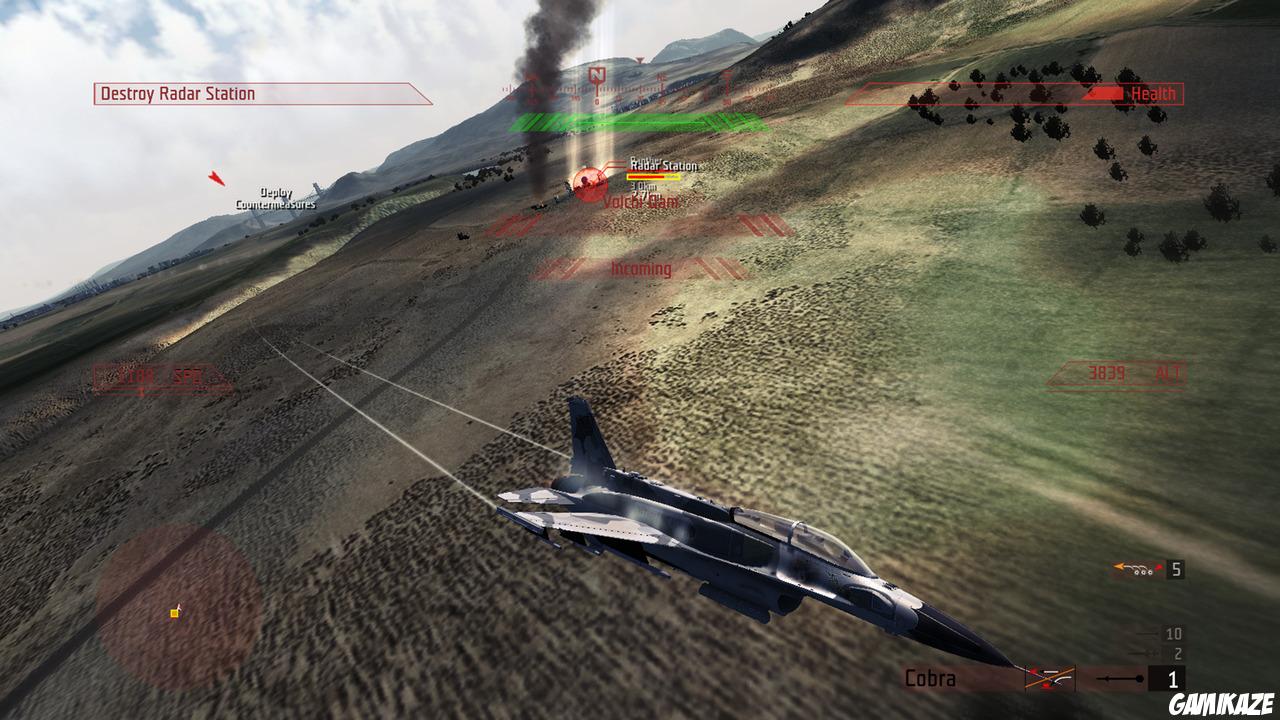Click the Gamikaze watermark text
Image resolution: width=1280 pixels, height=720 pixels.
[1222, 703]
